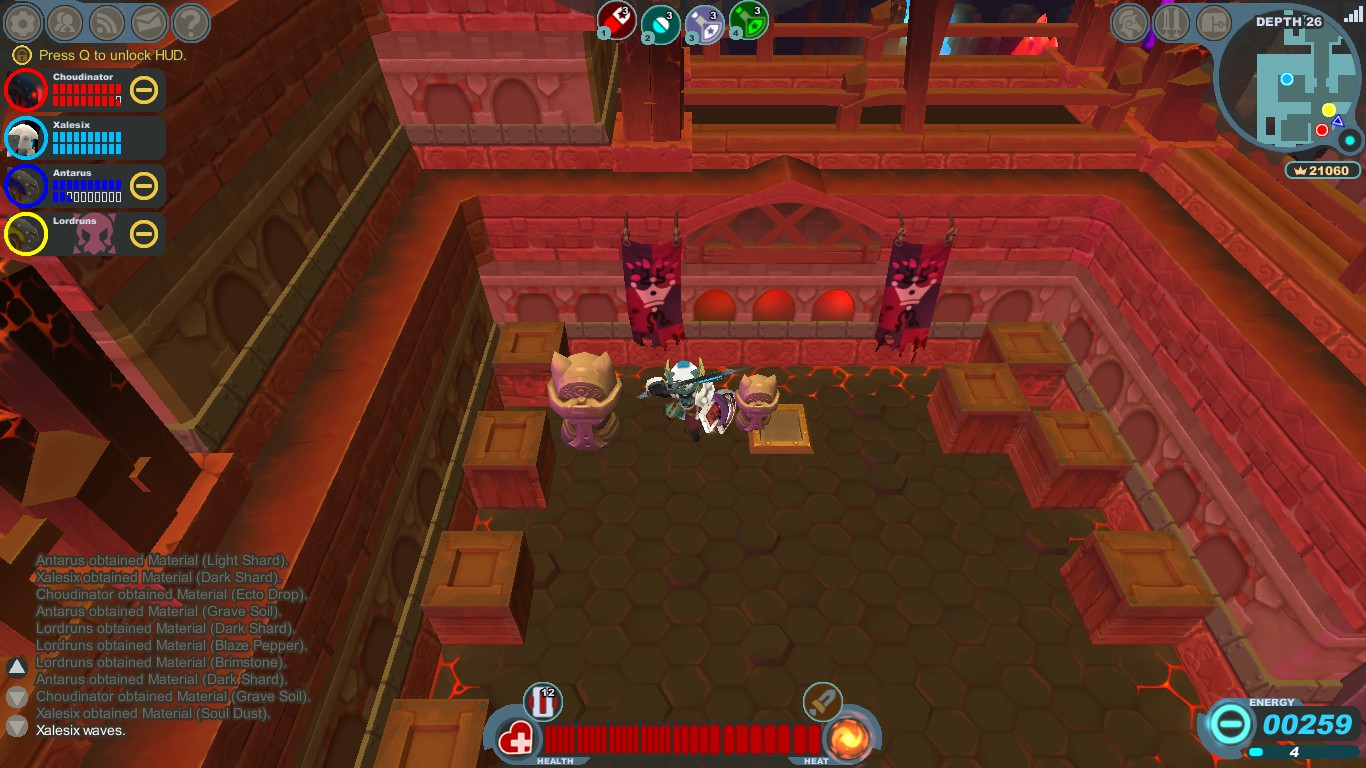Open the knight helmet character panel
The height and width of the screenshot is (768, 1366).
coord(1130,21)
